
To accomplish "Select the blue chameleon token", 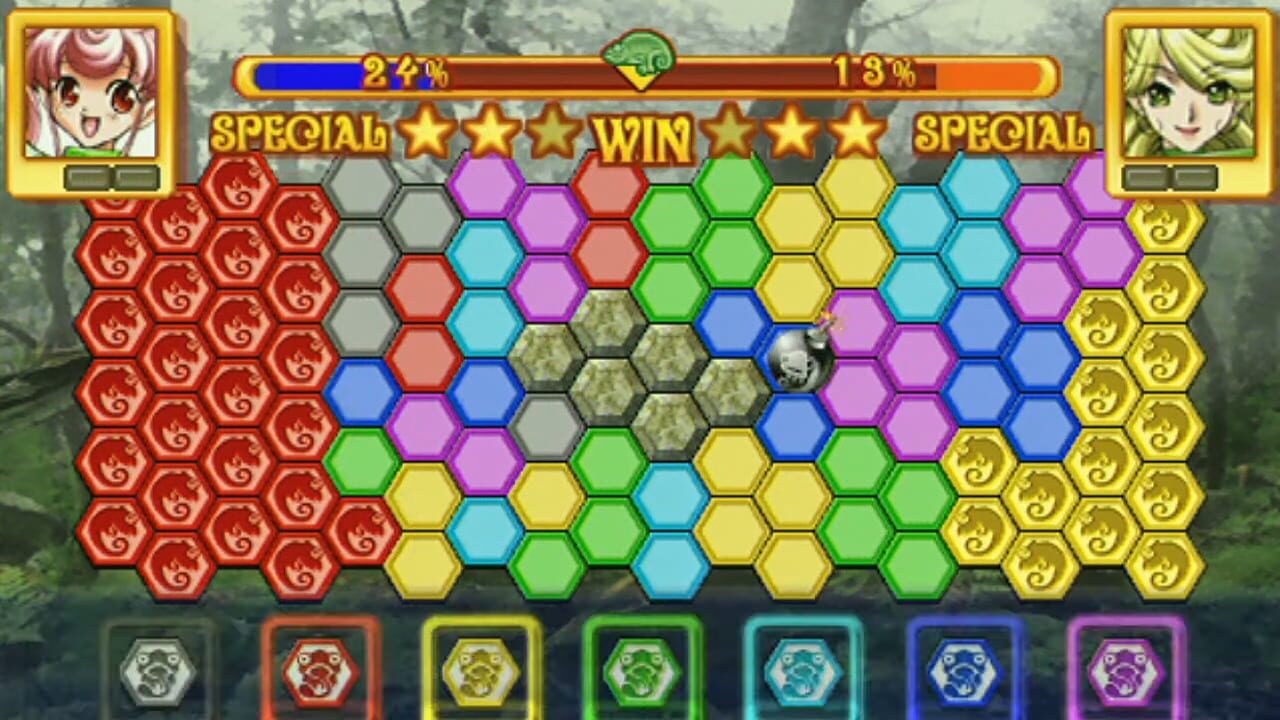I will [963, 668].
